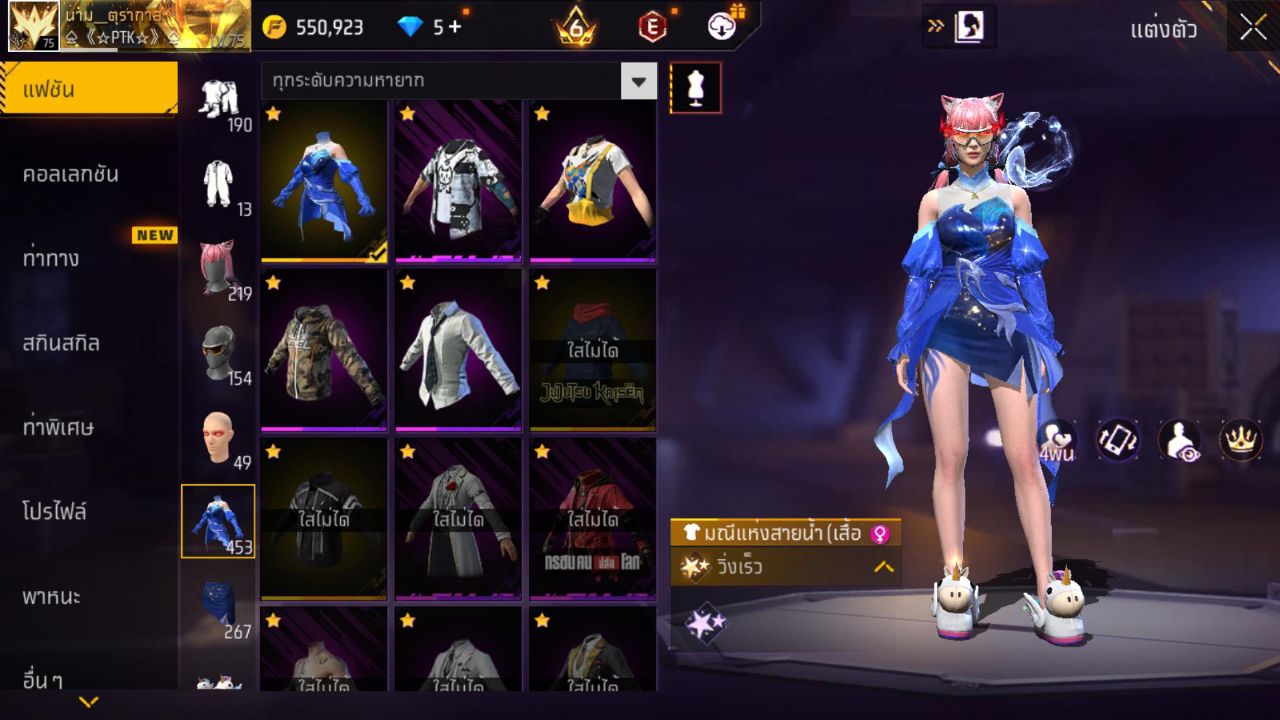Select the camouflage hoodie thumbnail in the grid
This screenshot has height=720, width=1280.
[322, 355]
